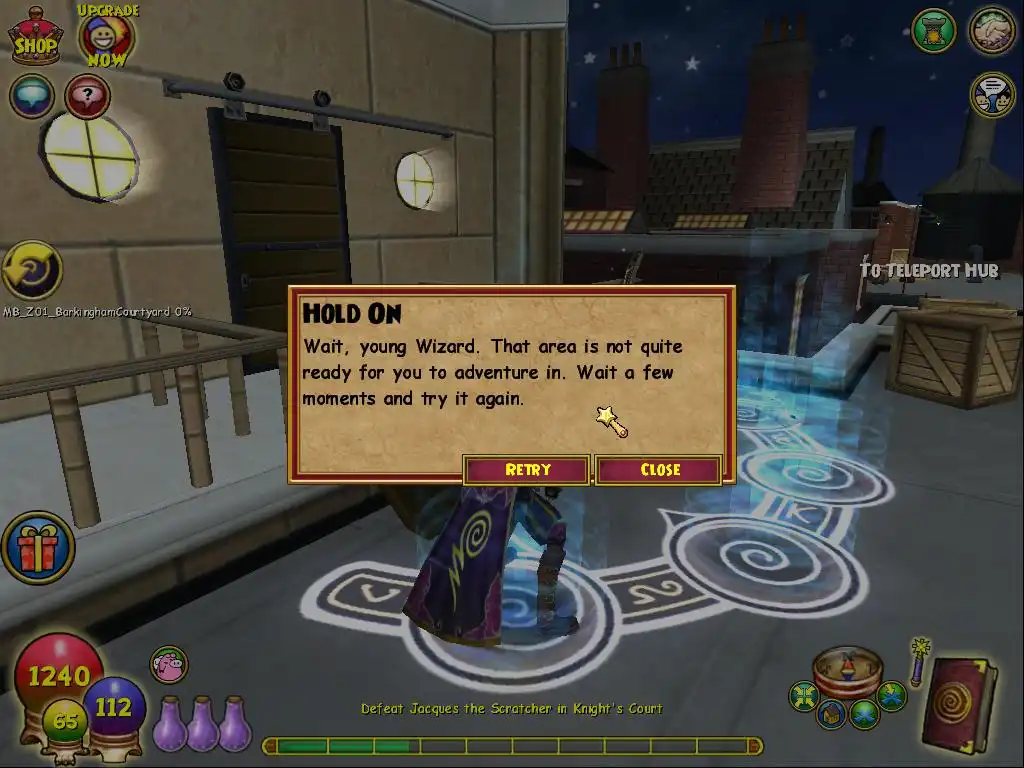Select the blue house icon below compass
This screenshot has width=1024, height=768.
coord(832,714)
